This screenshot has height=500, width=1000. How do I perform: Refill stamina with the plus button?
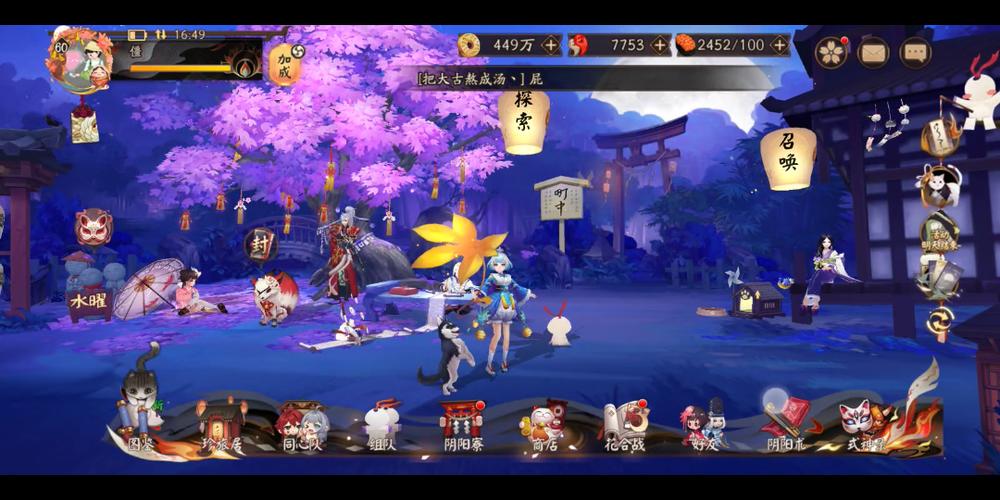click(x=779, y=45)
